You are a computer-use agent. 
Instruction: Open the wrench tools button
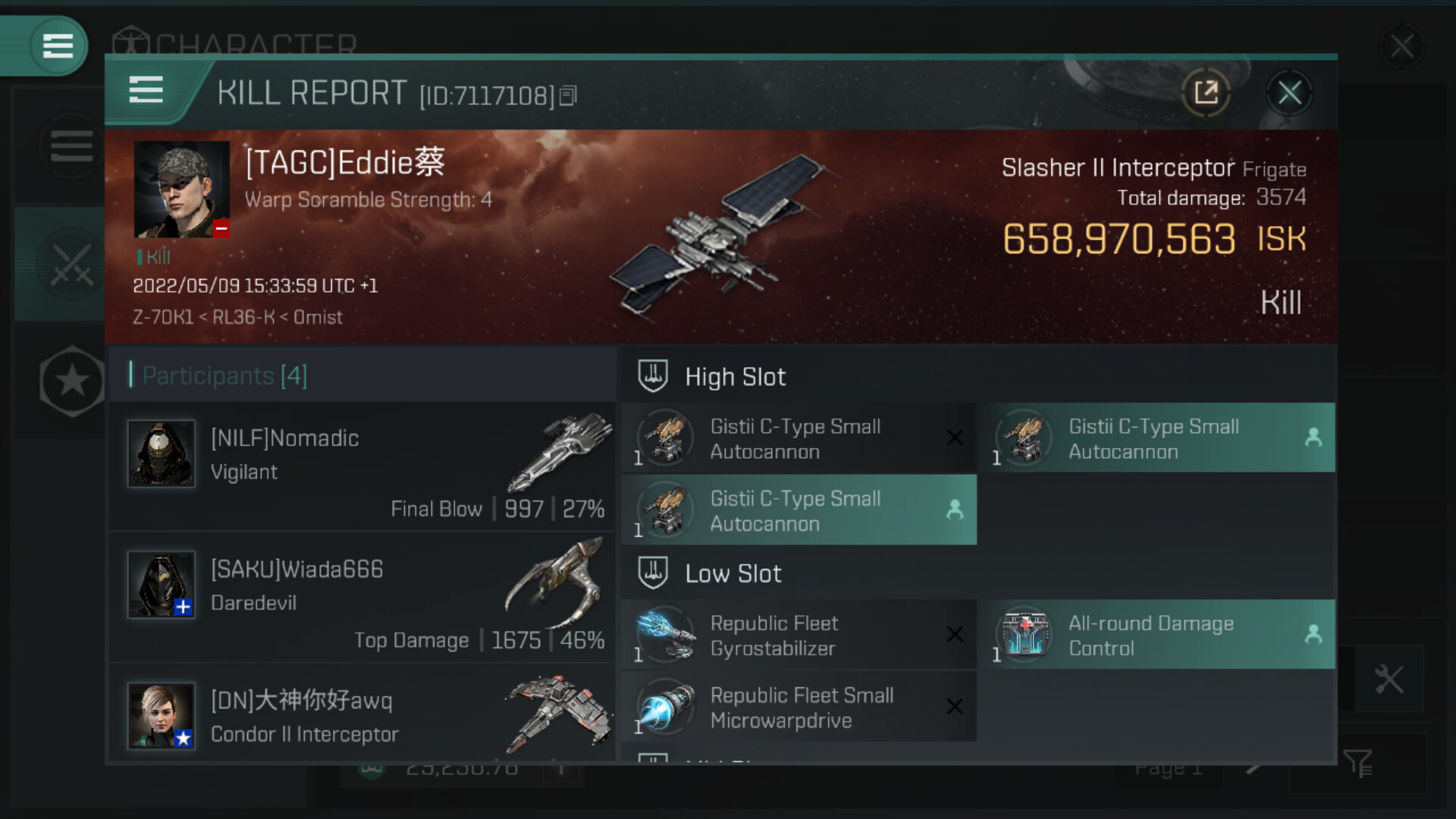pyautogui.click(x=1389, y=679)
